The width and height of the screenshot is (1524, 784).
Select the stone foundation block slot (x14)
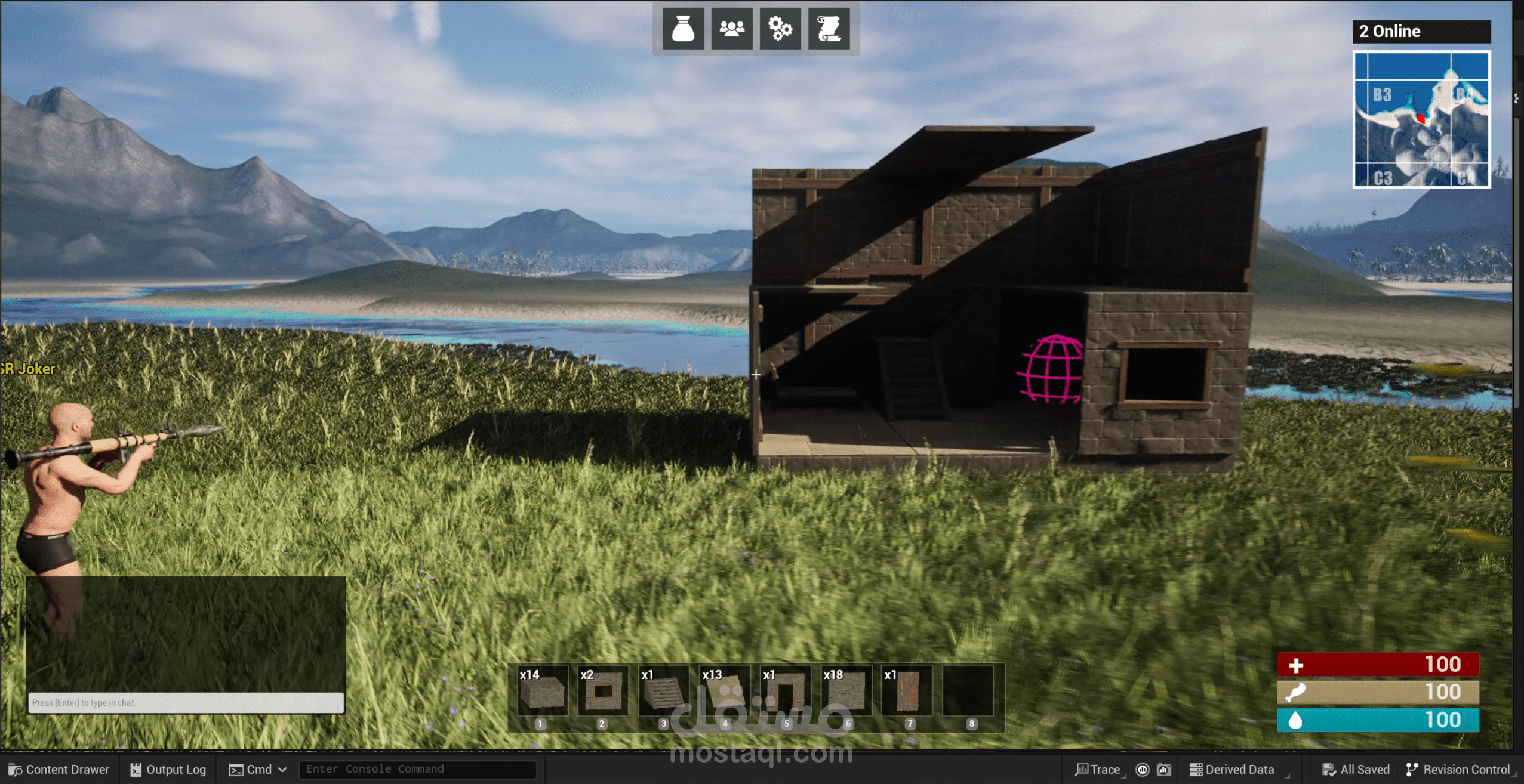(541, 692)
